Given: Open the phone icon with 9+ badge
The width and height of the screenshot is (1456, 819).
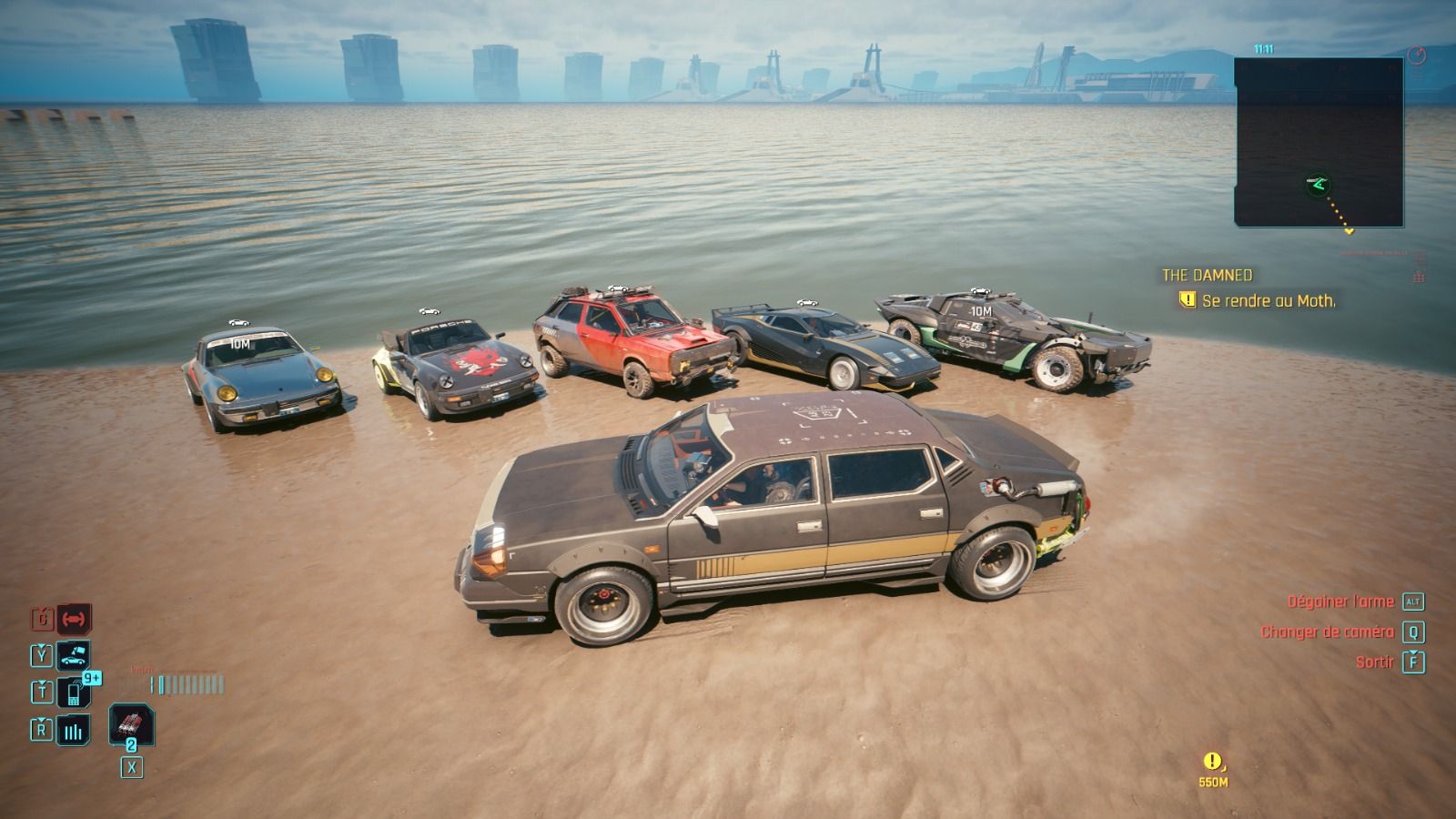Looking at the screenshot, I should (74, 693).
